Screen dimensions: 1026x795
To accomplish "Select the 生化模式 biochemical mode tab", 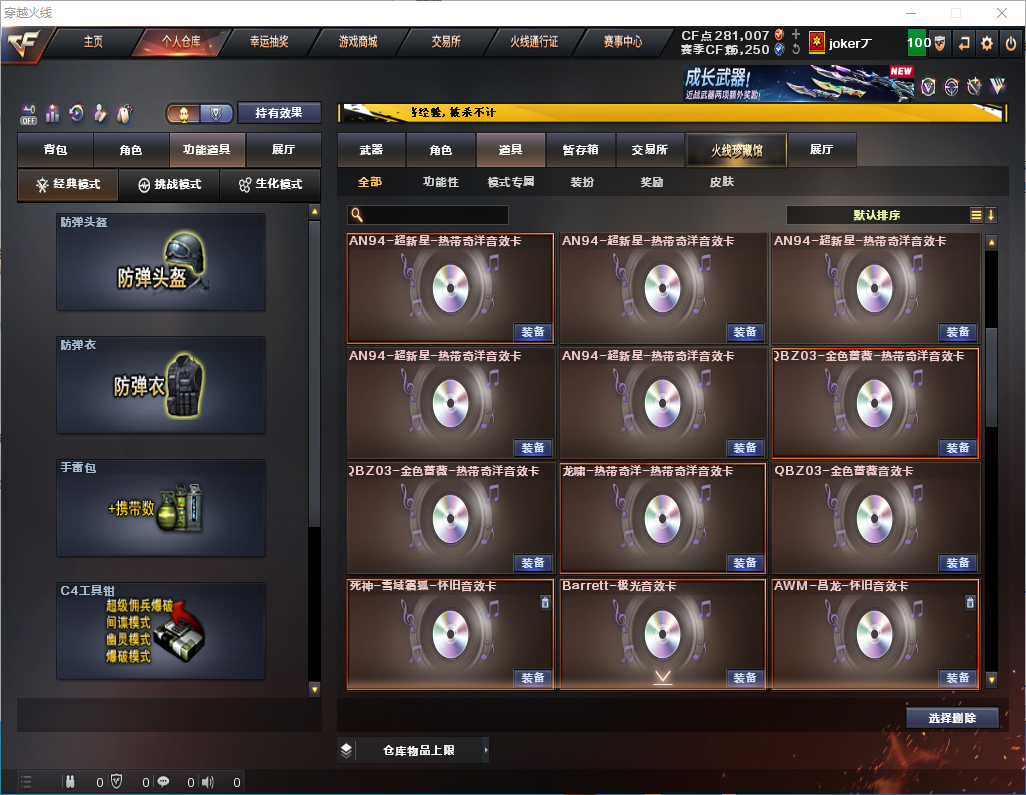I will [269, 185].
